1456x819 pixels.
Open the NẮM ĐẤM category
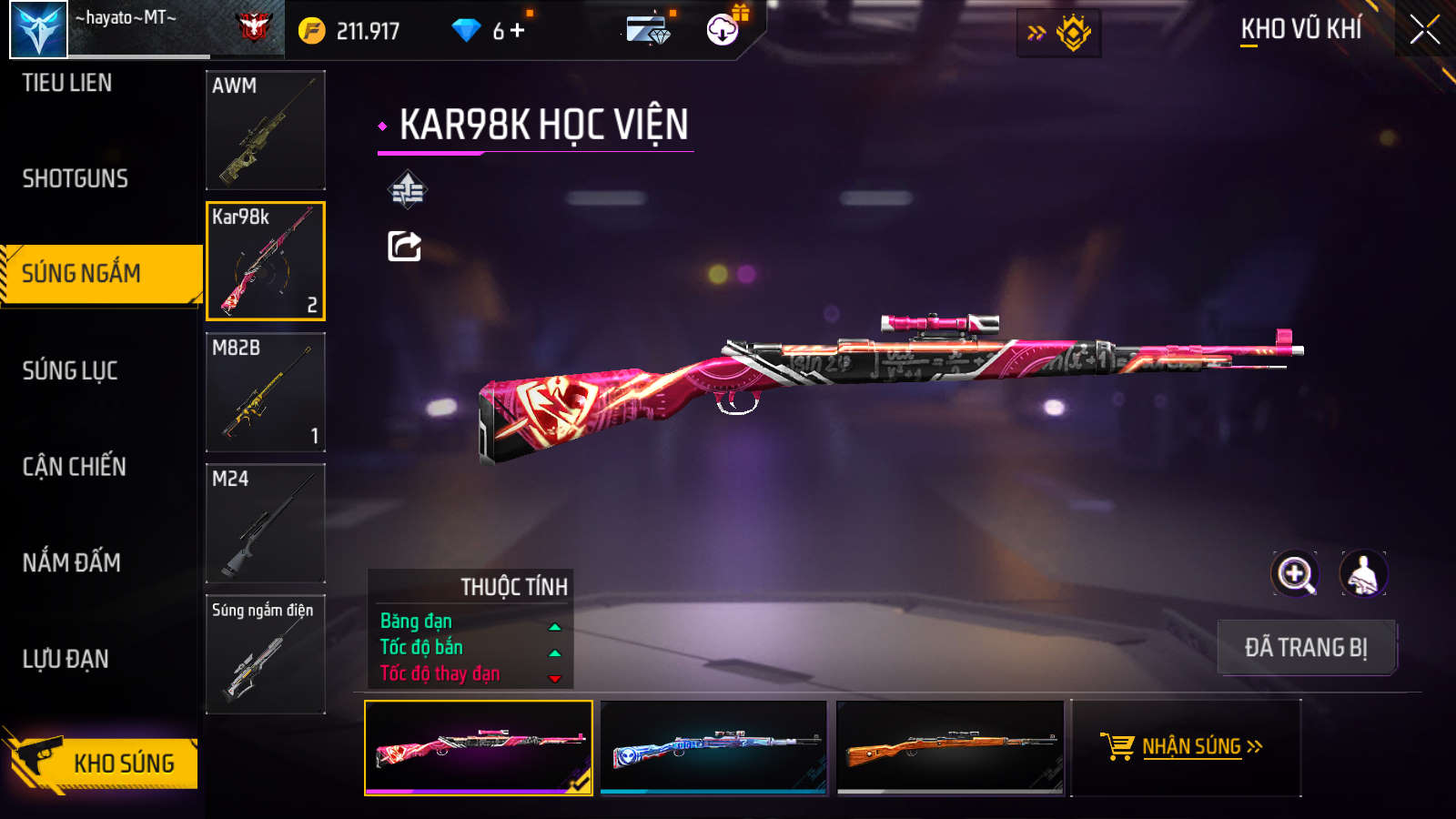(x=72, y=562)
